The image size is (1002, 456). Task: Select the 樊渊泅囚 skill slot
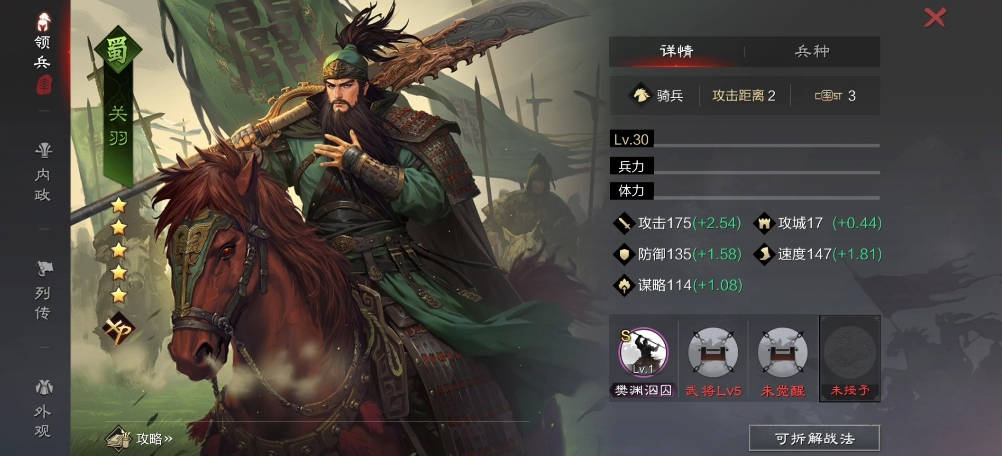click(x=643, y=358)
